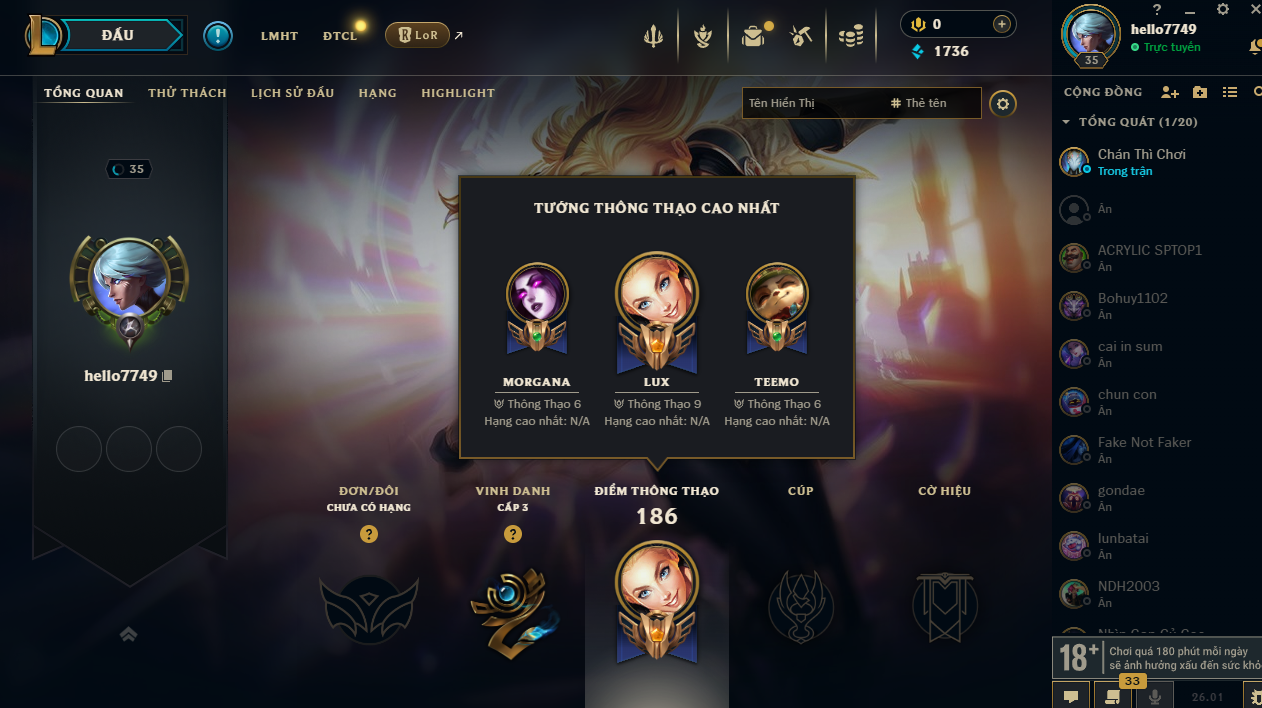The height and width of the screenshot is (708, 1262).
Task: Click the plus button to add RP
Action: pos(1001,24)
